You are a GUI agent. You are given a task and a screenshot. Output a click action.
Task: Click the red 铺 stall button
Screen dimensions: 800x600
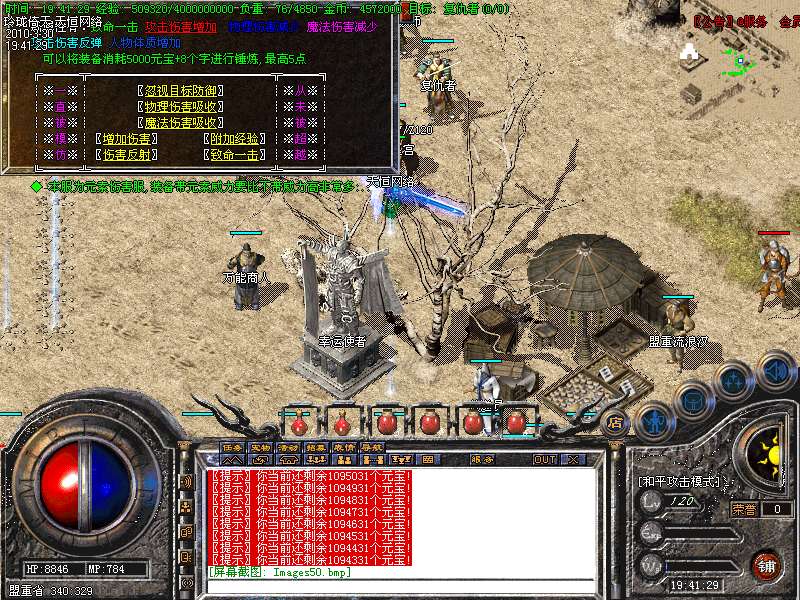point(766,563)
